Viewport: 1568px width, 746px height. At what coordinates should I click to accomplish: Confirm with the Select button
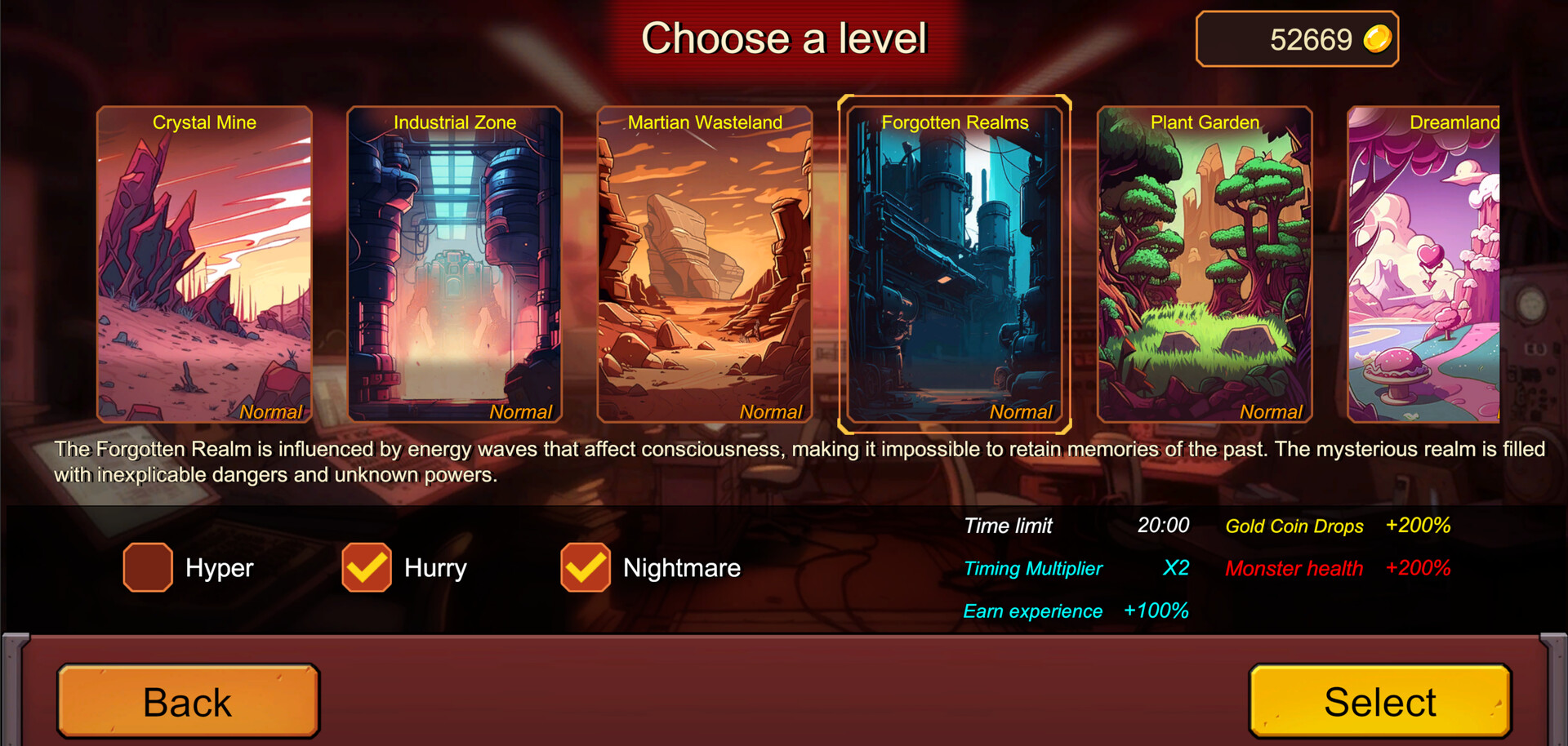(1379, 700)
